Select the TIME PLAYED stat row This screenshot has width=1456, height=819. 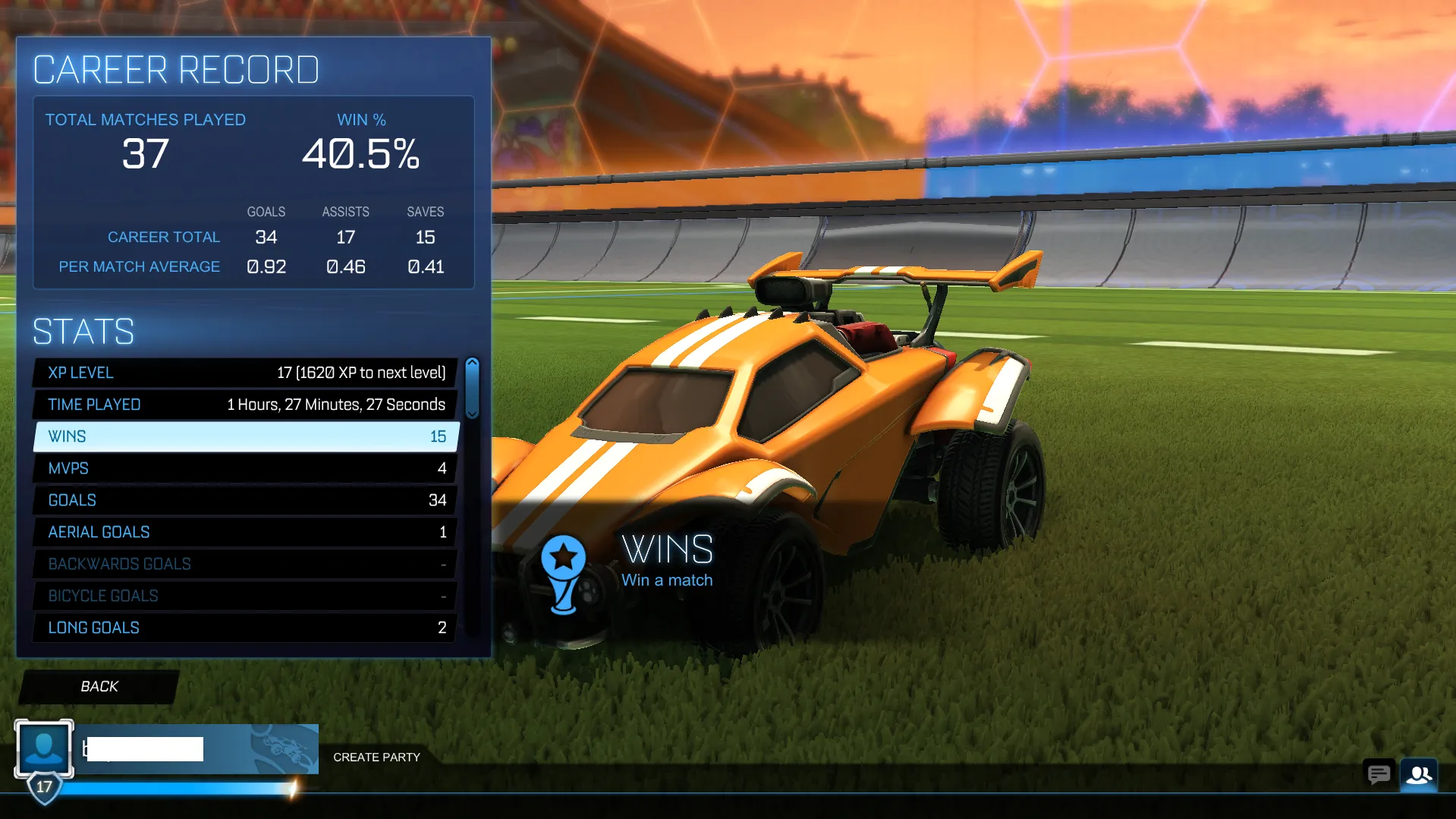(x=243, y=404)
